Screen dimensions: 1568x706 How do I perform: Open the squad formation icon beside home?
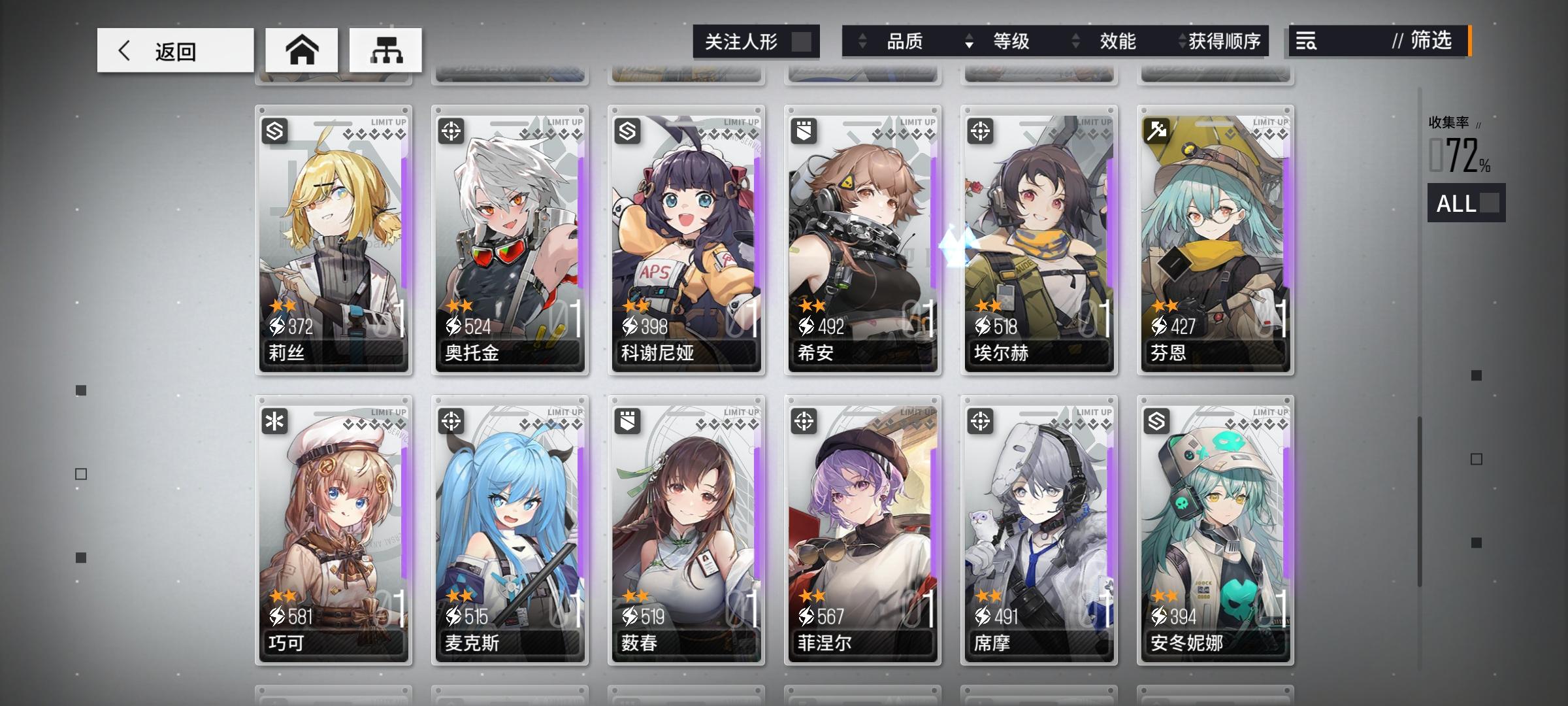pos(387,50)
